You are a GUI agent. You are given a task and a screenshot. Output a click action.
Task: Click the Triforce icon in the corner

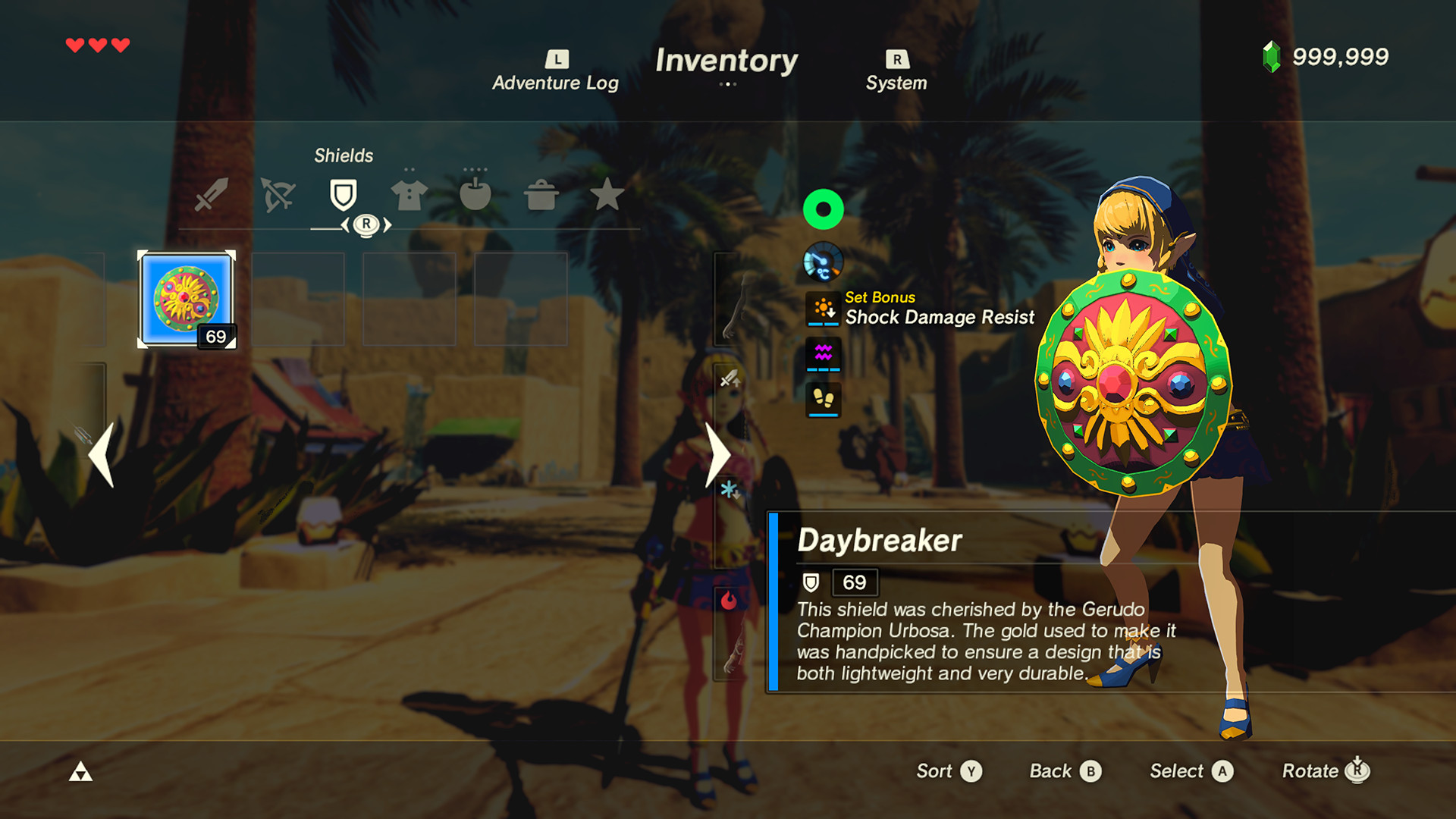[x=81, y=771]
